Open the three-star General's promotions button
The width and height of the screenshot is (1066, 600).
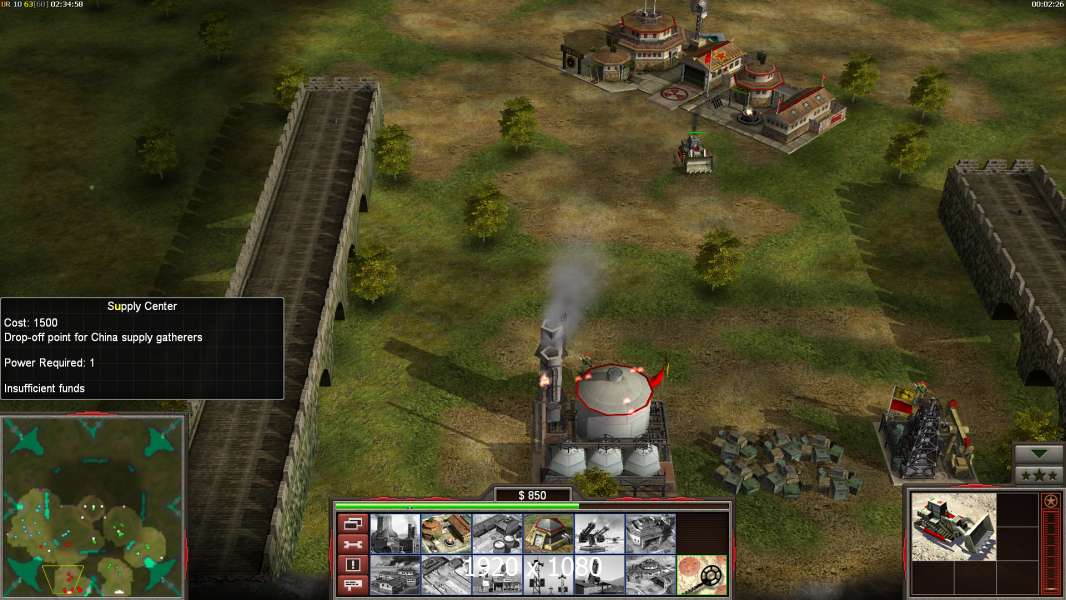(x=1039, y=475)
